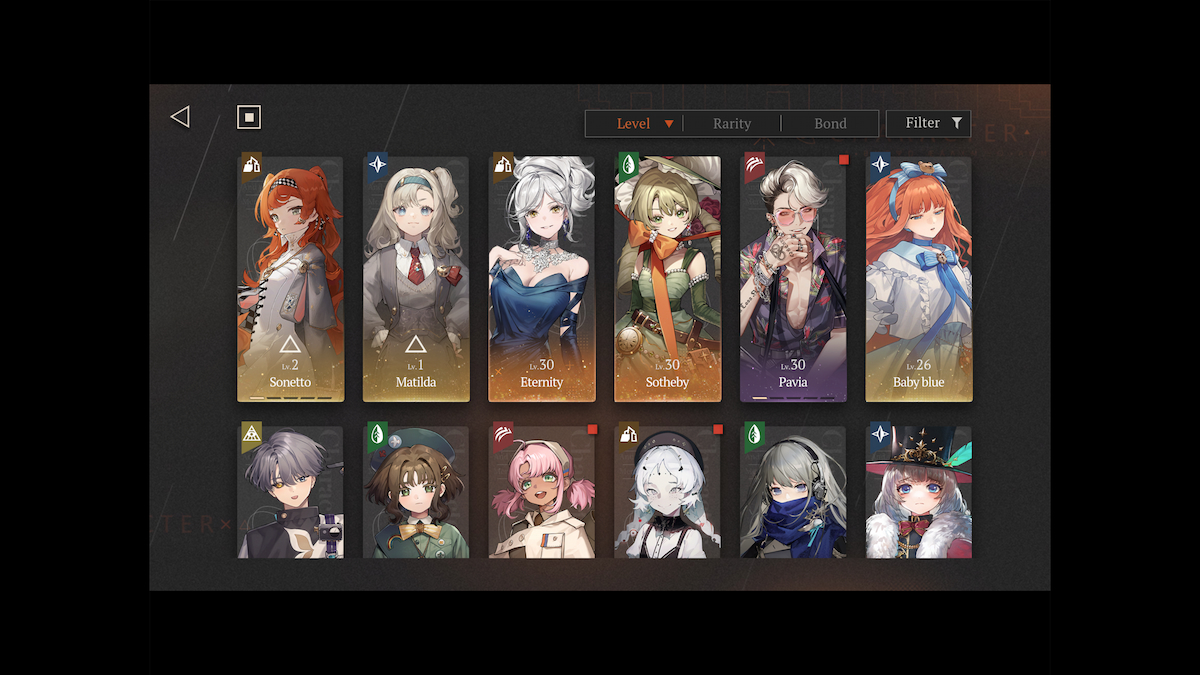Open the Filter options
The height and width of the screenshot is (675, 1200).
coord(928,123)
